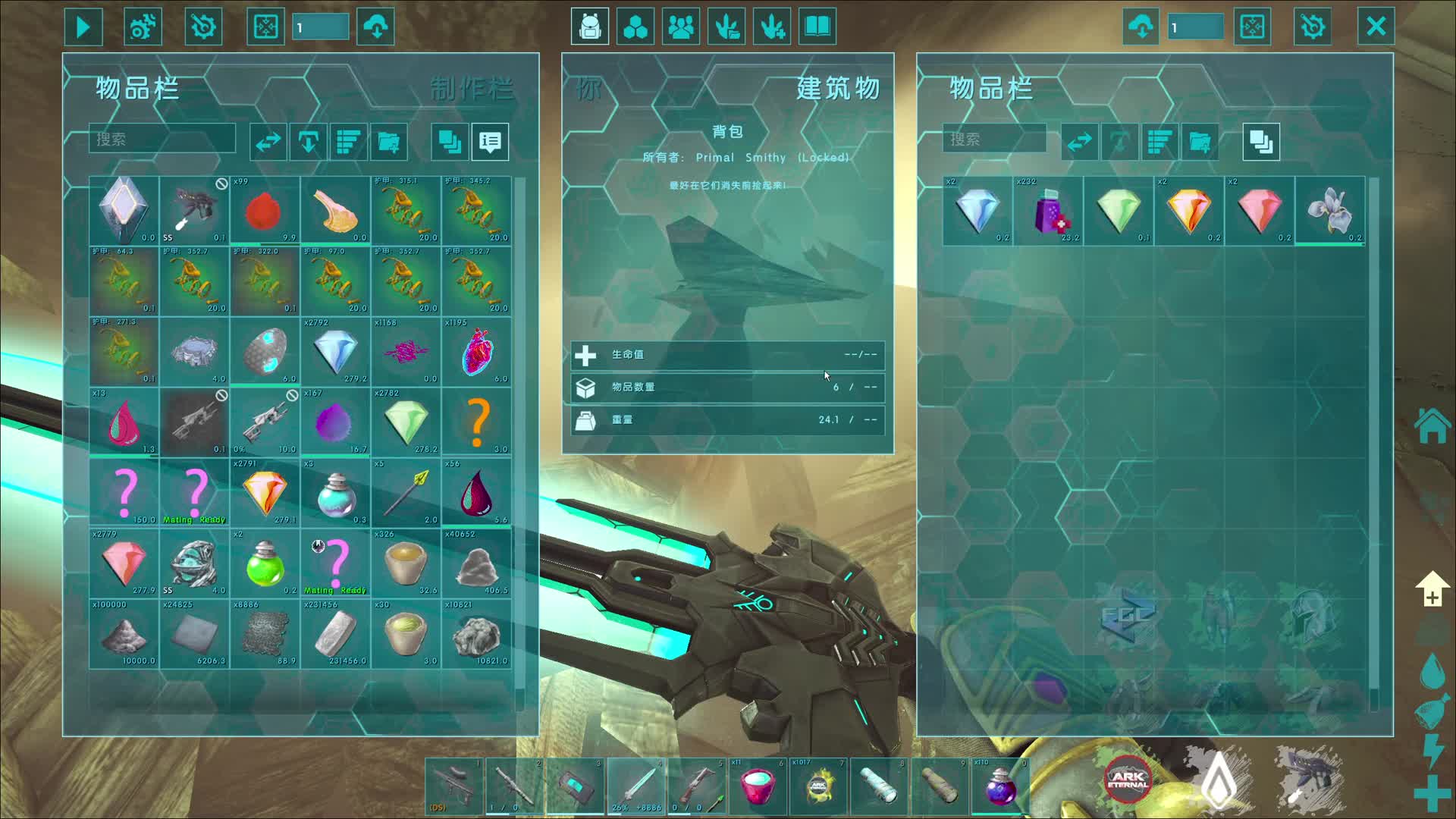The image size is (1456, 819).
Task: Click the left inventory search box
Action: tap(162, 140)
